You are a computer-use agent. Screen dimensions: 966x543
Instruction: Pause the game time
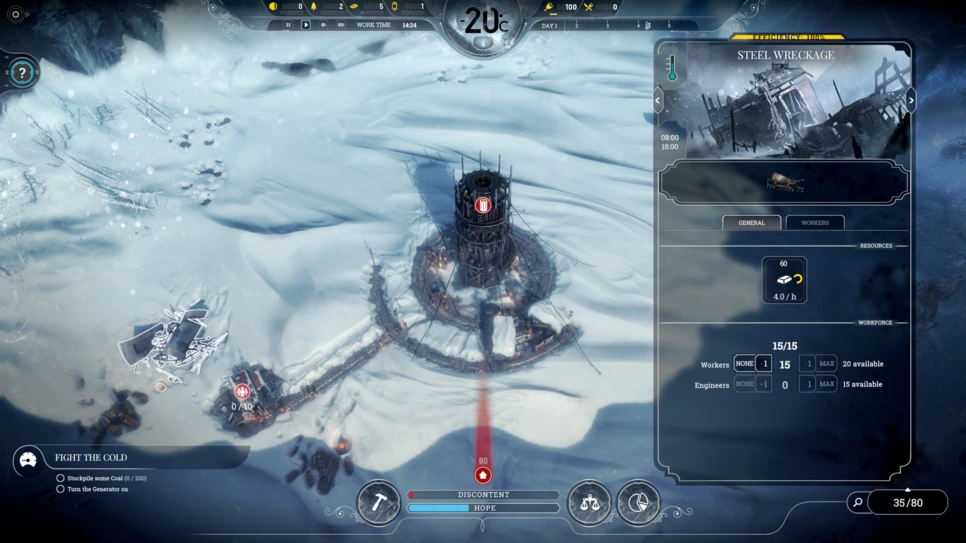point(288,25)
